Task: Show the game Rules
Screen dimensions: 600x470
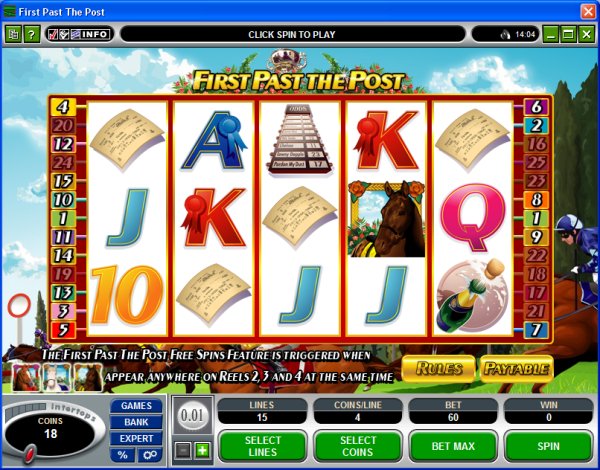Action: [x=439, y=368]
